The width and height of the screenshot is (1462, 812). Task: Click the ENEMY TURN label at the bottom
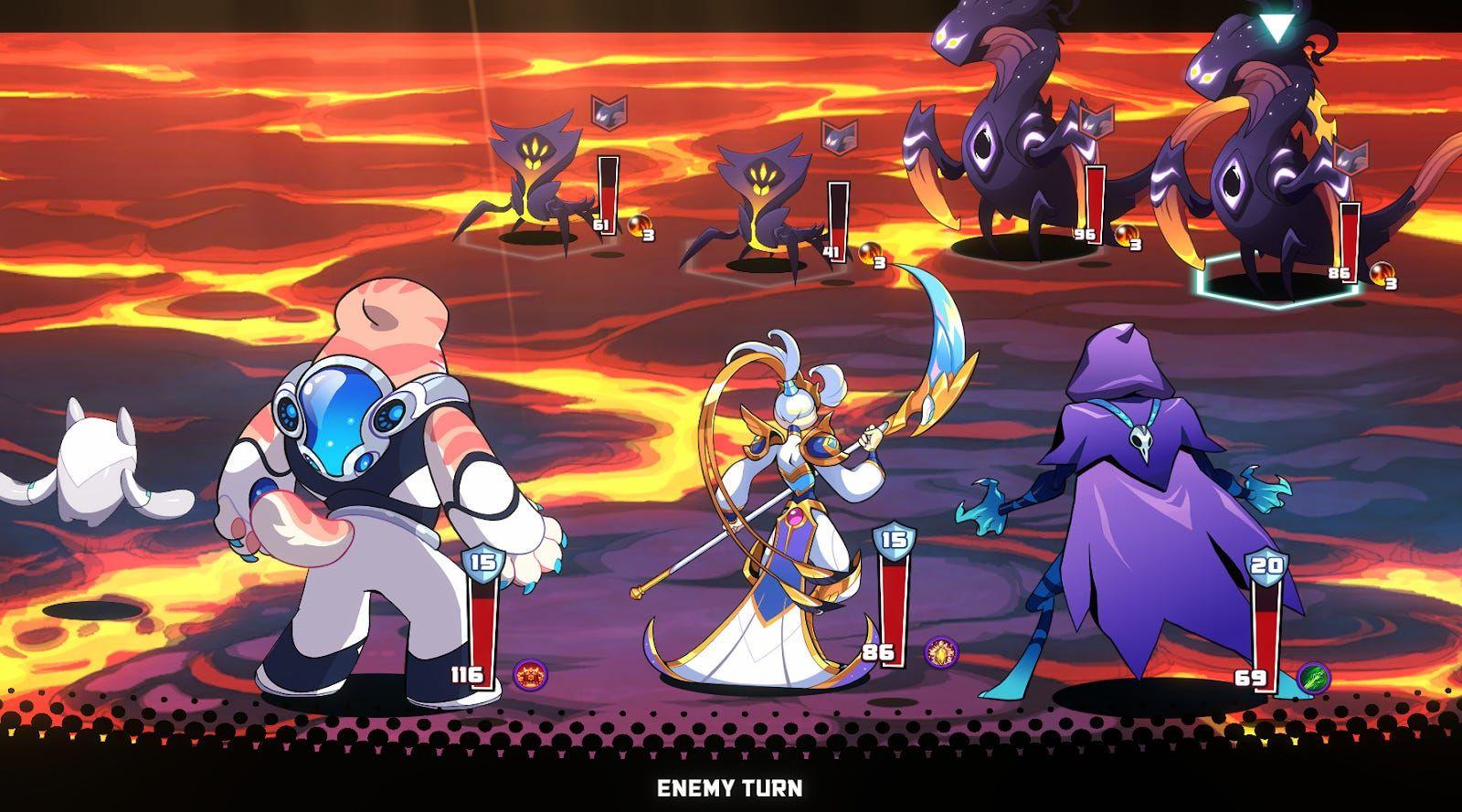point(731,787)
